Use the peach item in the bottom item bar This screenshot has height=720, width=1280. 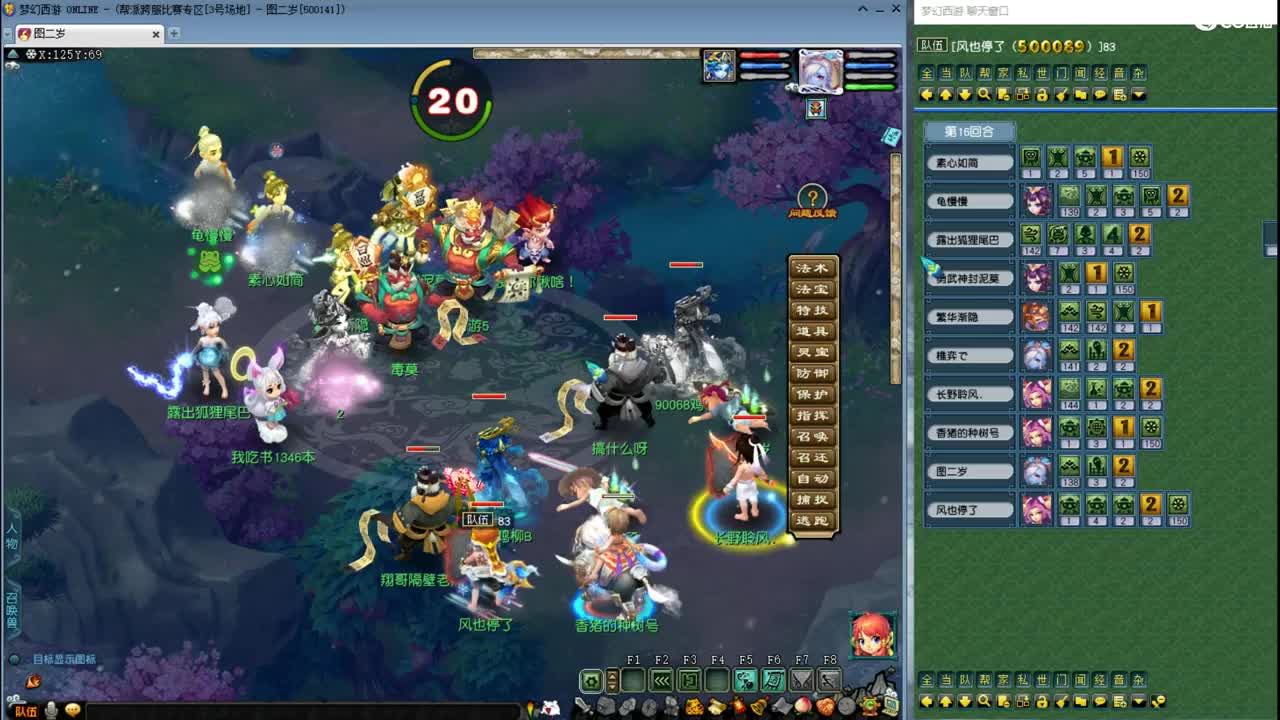pos(804,706)
